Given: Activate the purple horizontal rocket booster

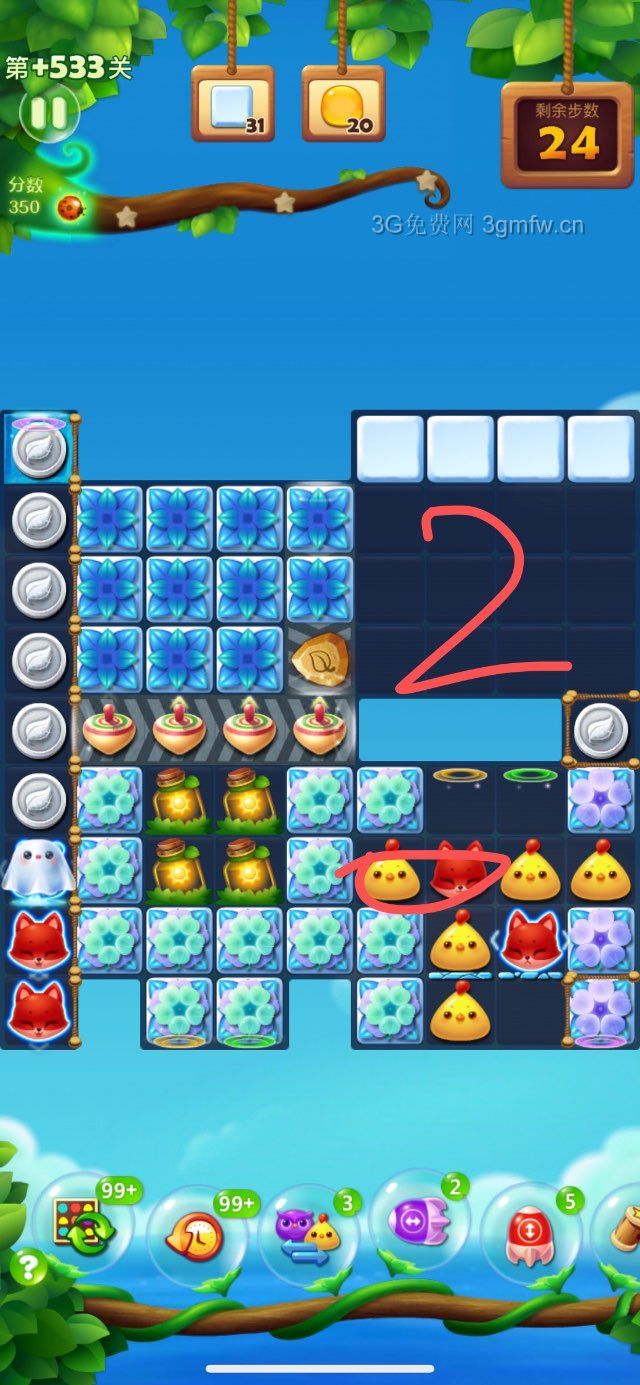Looking at the screenshot, I should (x=419, y=1221).
